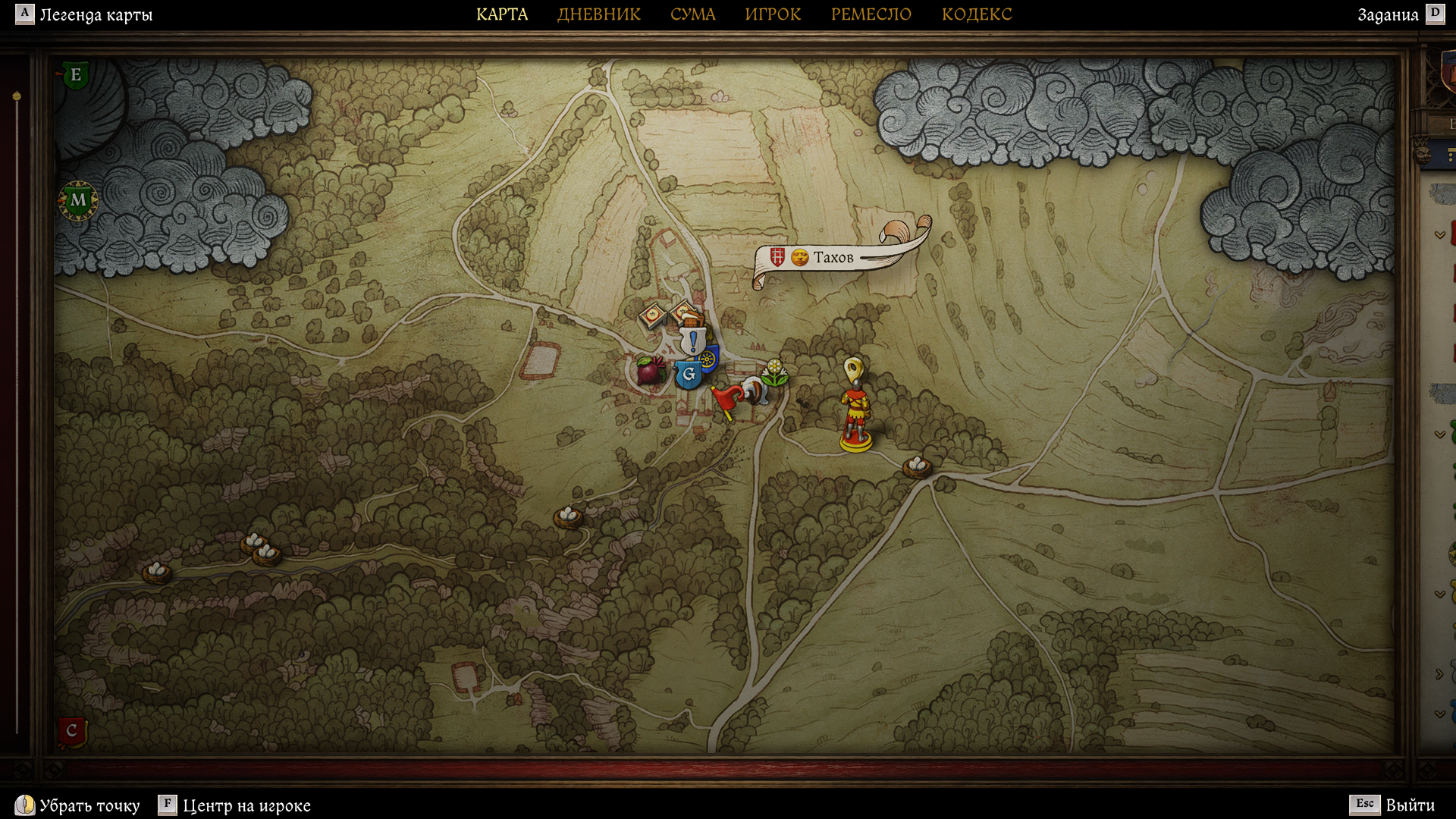The width and height of the screenshot is (1456, 819).
Task: Select the white exclamation quest shield
Action: [692, 340]
